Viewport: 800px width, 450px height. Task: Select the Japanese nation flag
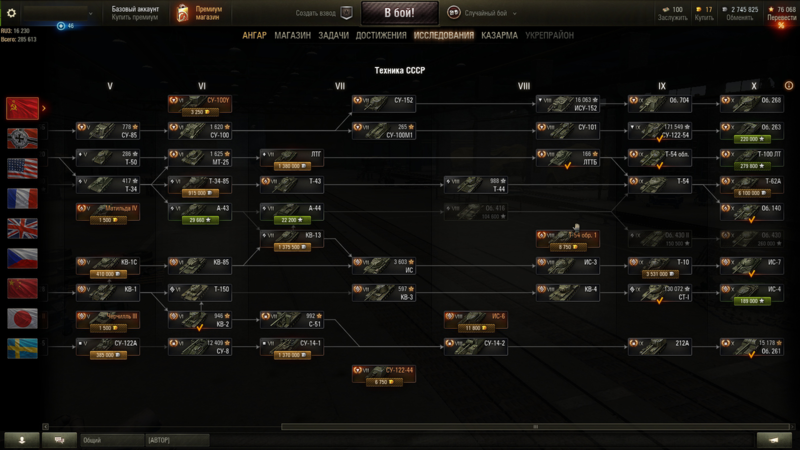(x=20, y=318)
